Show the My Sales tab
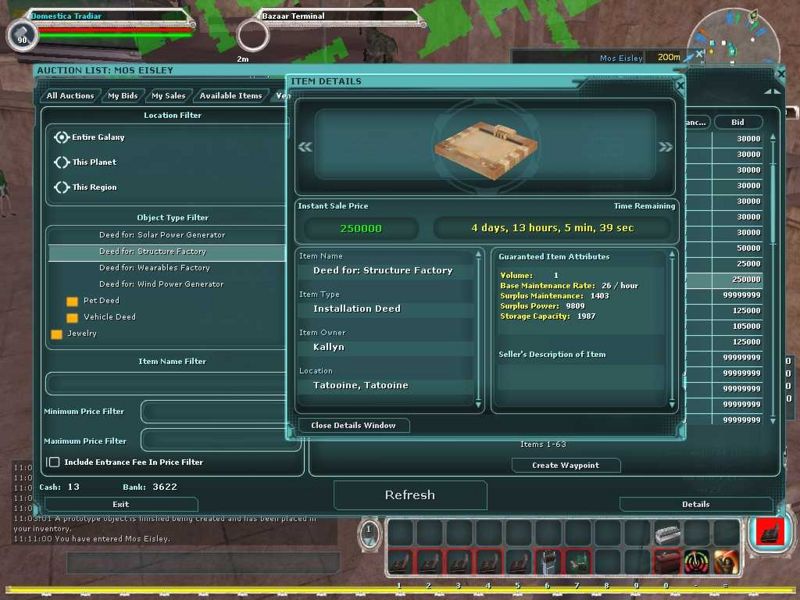Screen dimensions: 800x600 point(168,96)
